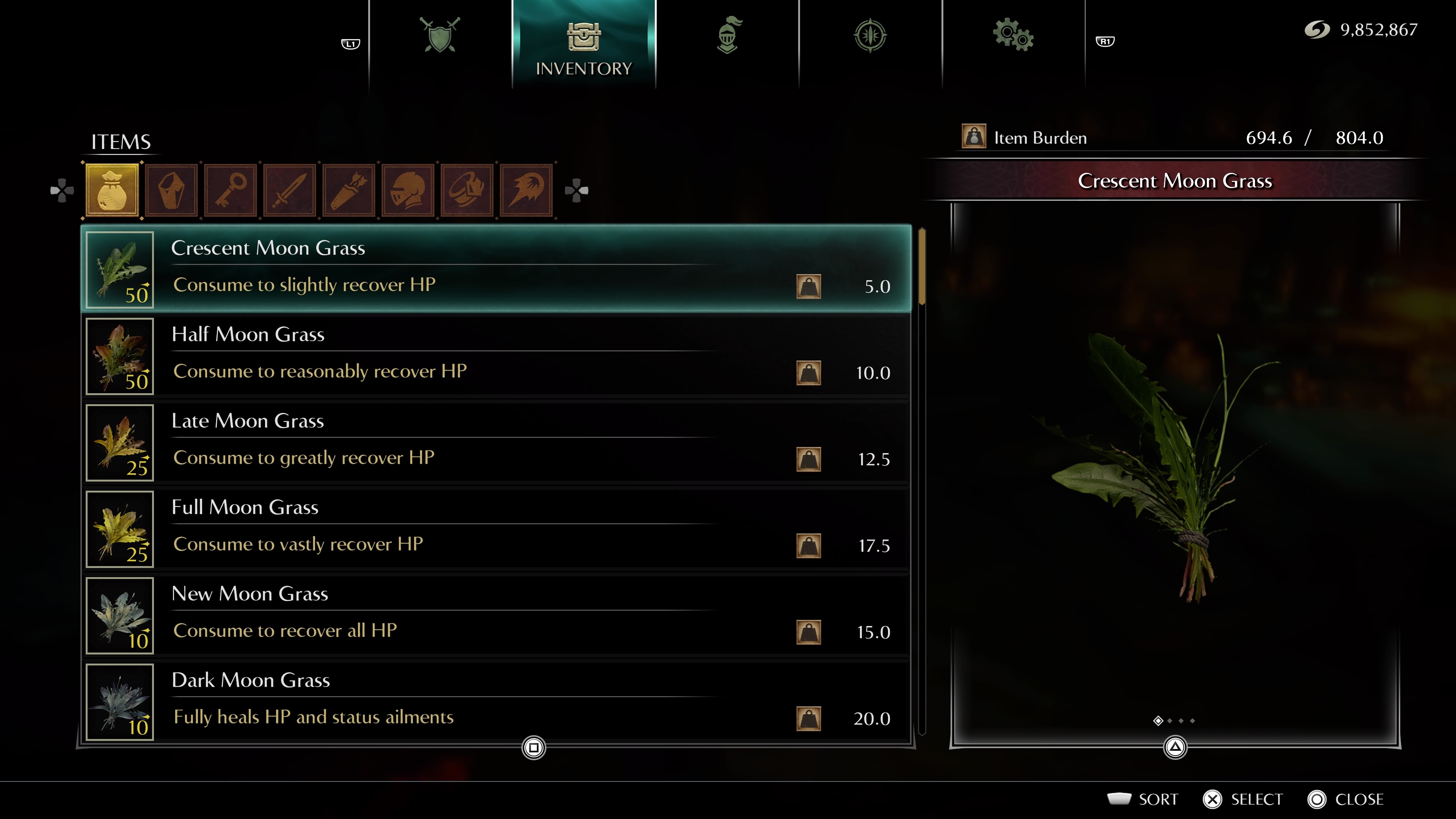Open the gears settings tab
This screenshot has height=819, width=1456.
(x=1013, y=35)
